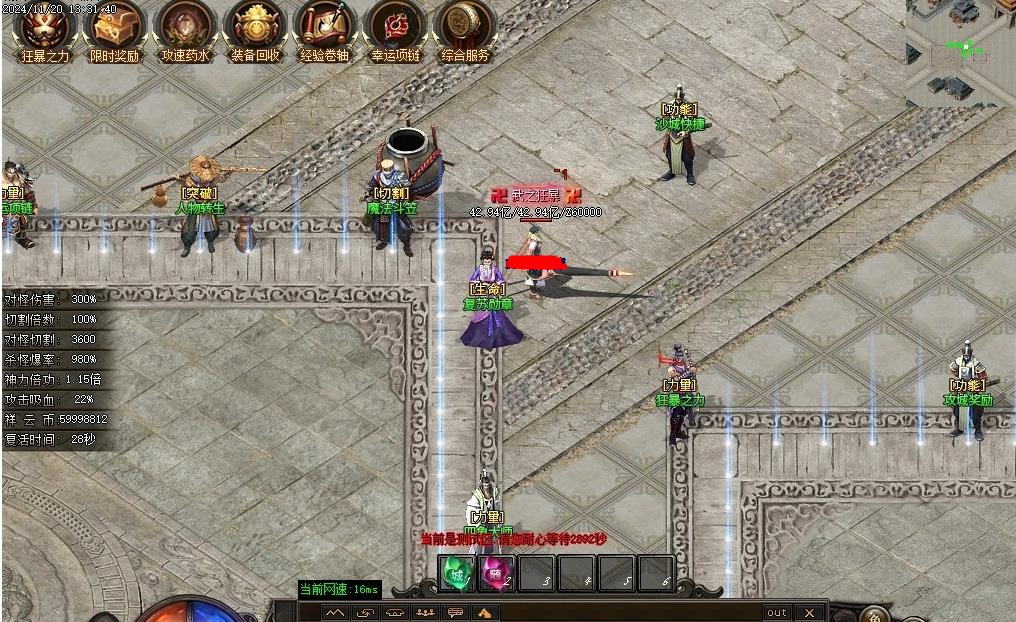Click the mountain-shaped icon on the bottom toolbar
Viewport: 1016px width, 622px height.
pos(335,612)
